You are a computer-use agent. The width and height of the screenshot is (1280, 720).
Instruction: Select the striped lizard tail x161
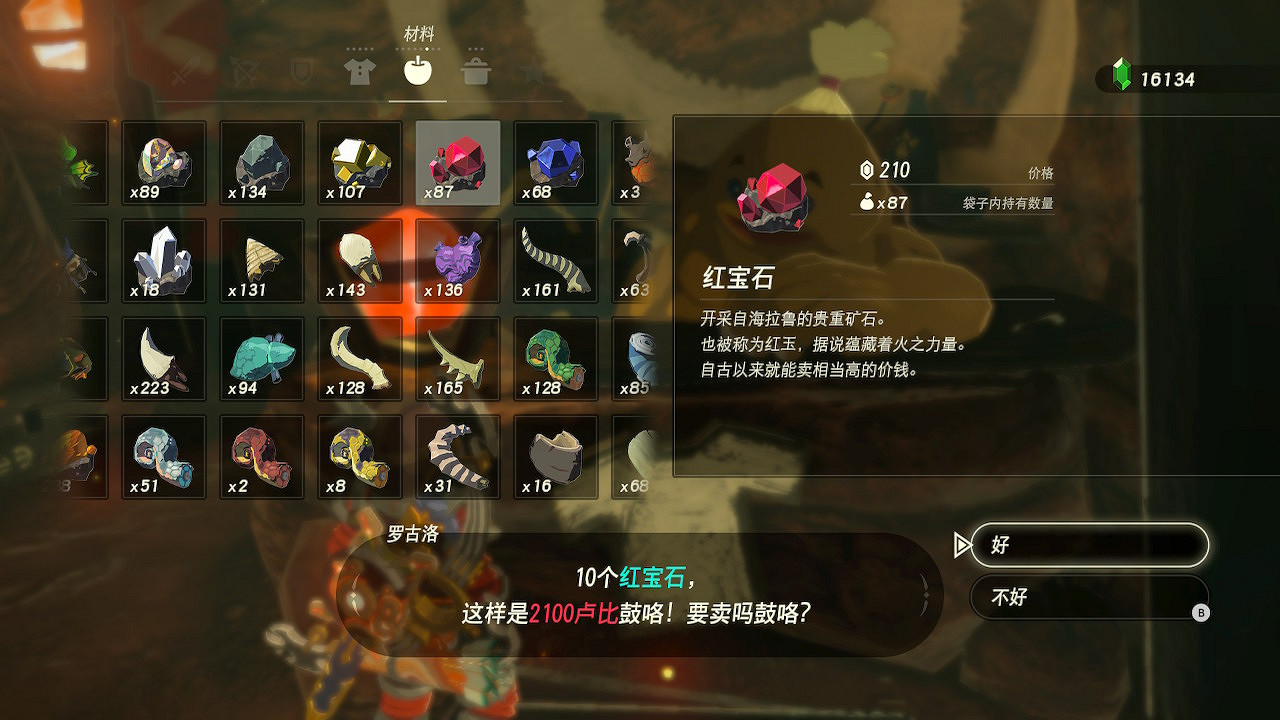(555, 260)
